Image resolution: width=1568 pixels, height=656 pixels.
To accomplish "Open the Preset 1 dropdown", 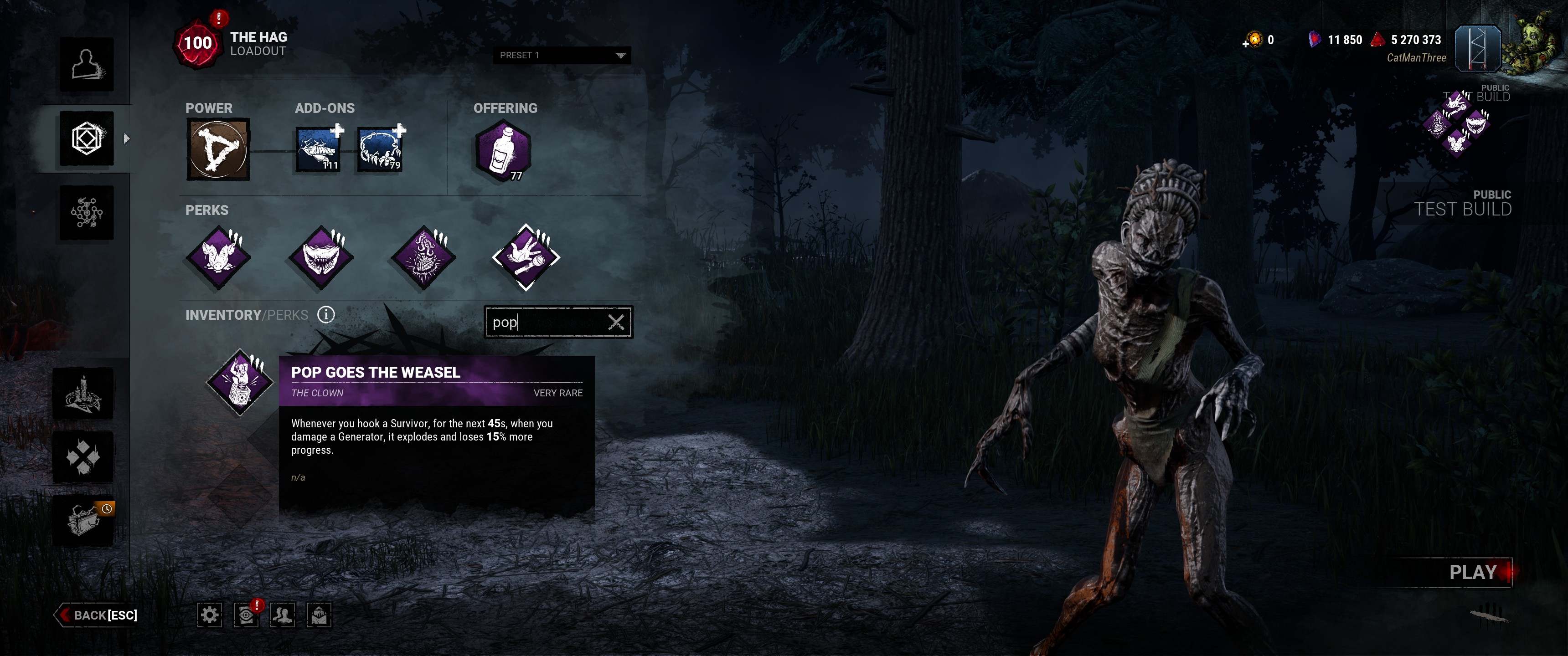I will (561, 56).
